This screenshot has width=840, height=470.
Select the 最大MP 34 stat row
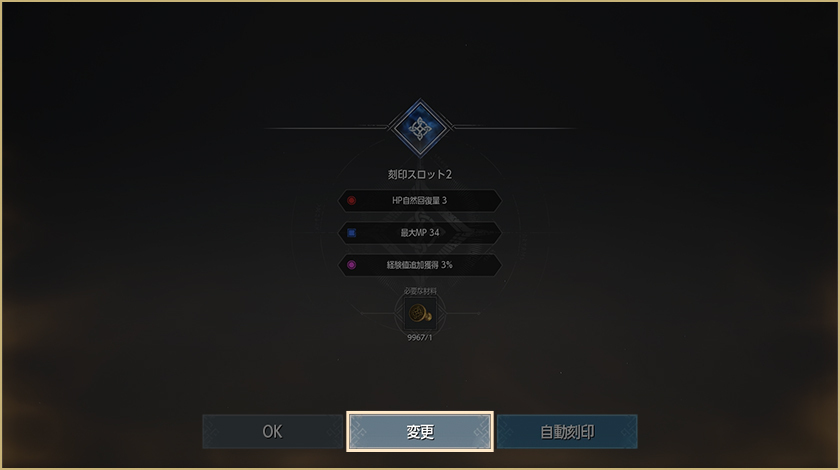point(420,233)
